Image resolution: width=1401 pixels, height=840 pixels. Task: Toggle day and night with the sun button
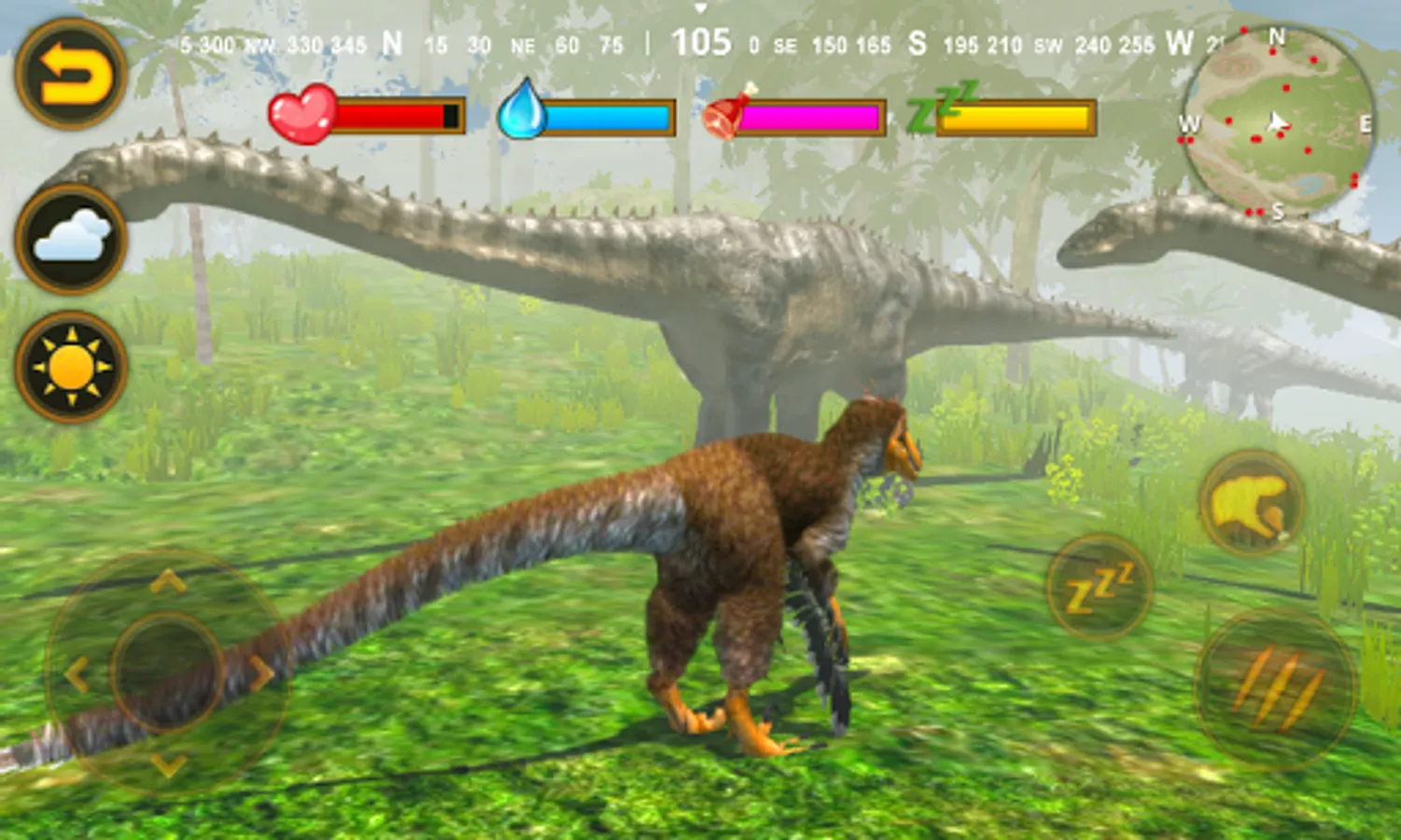(x=70, y=367)
